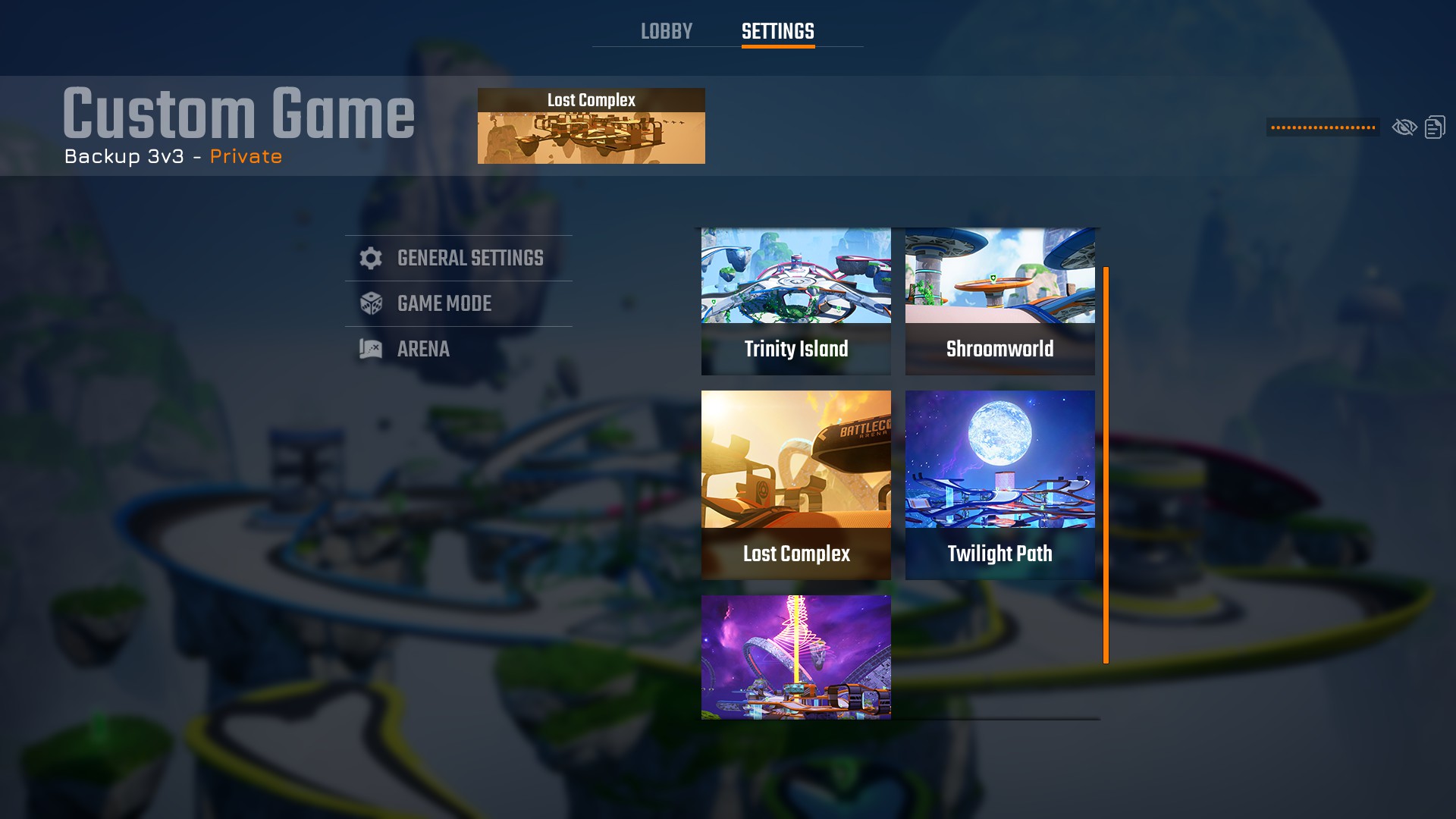Select the Lost Complex map
Image resolution: width=1456 pixels, height=819 pixels.
[x=795, y=485]
